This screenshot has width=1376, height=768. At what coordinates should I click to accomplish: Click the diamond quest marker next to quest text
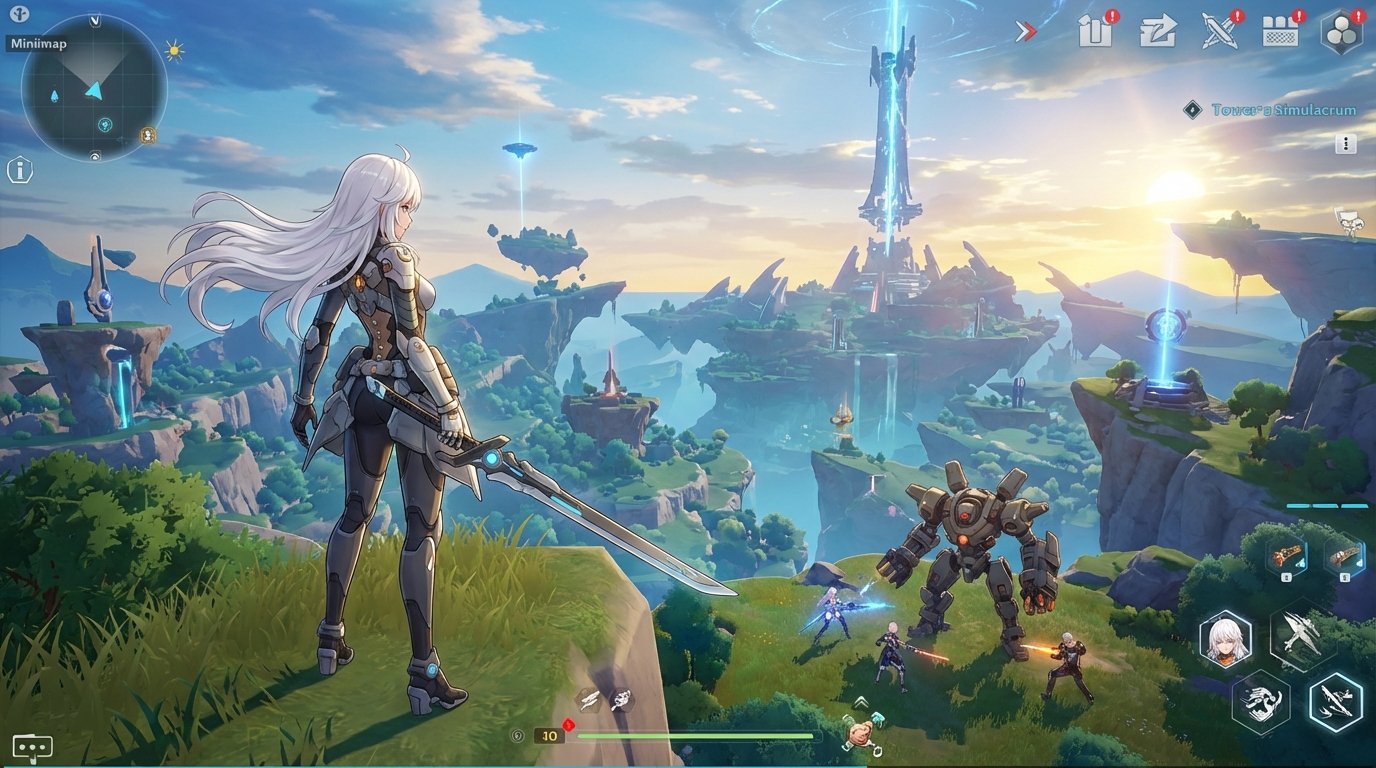tap(1191, 110)
